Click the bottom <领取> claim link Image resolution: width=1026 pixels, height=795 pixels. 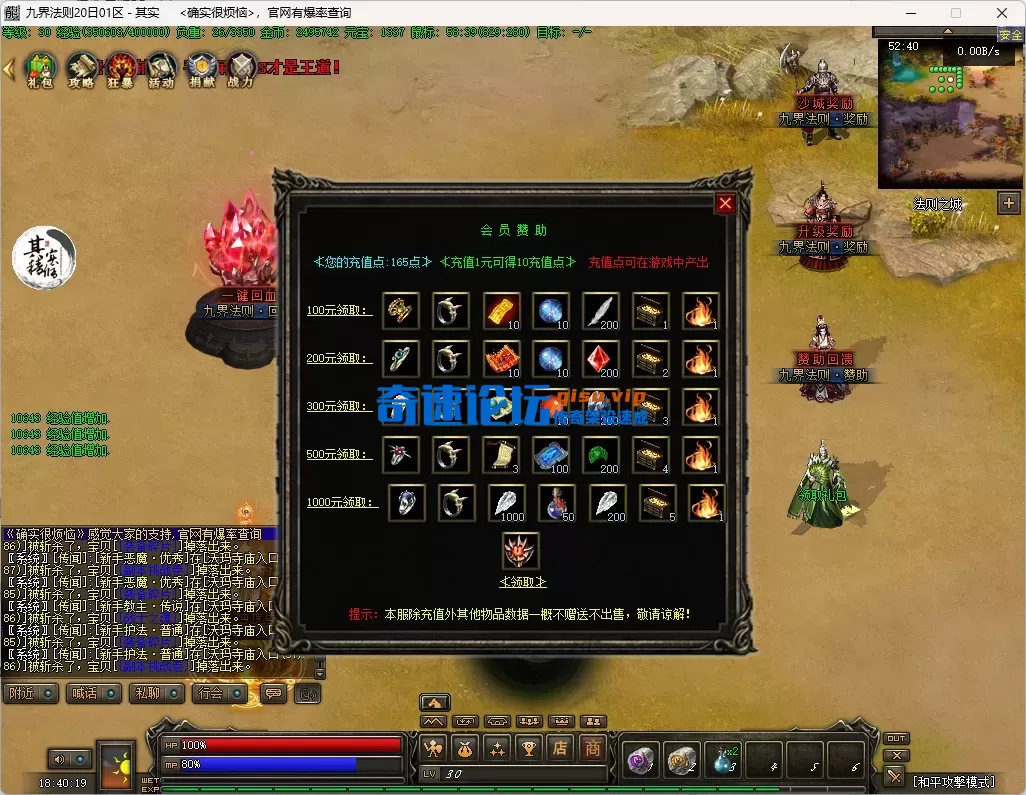pyautogui.click(x=522, y=582)
